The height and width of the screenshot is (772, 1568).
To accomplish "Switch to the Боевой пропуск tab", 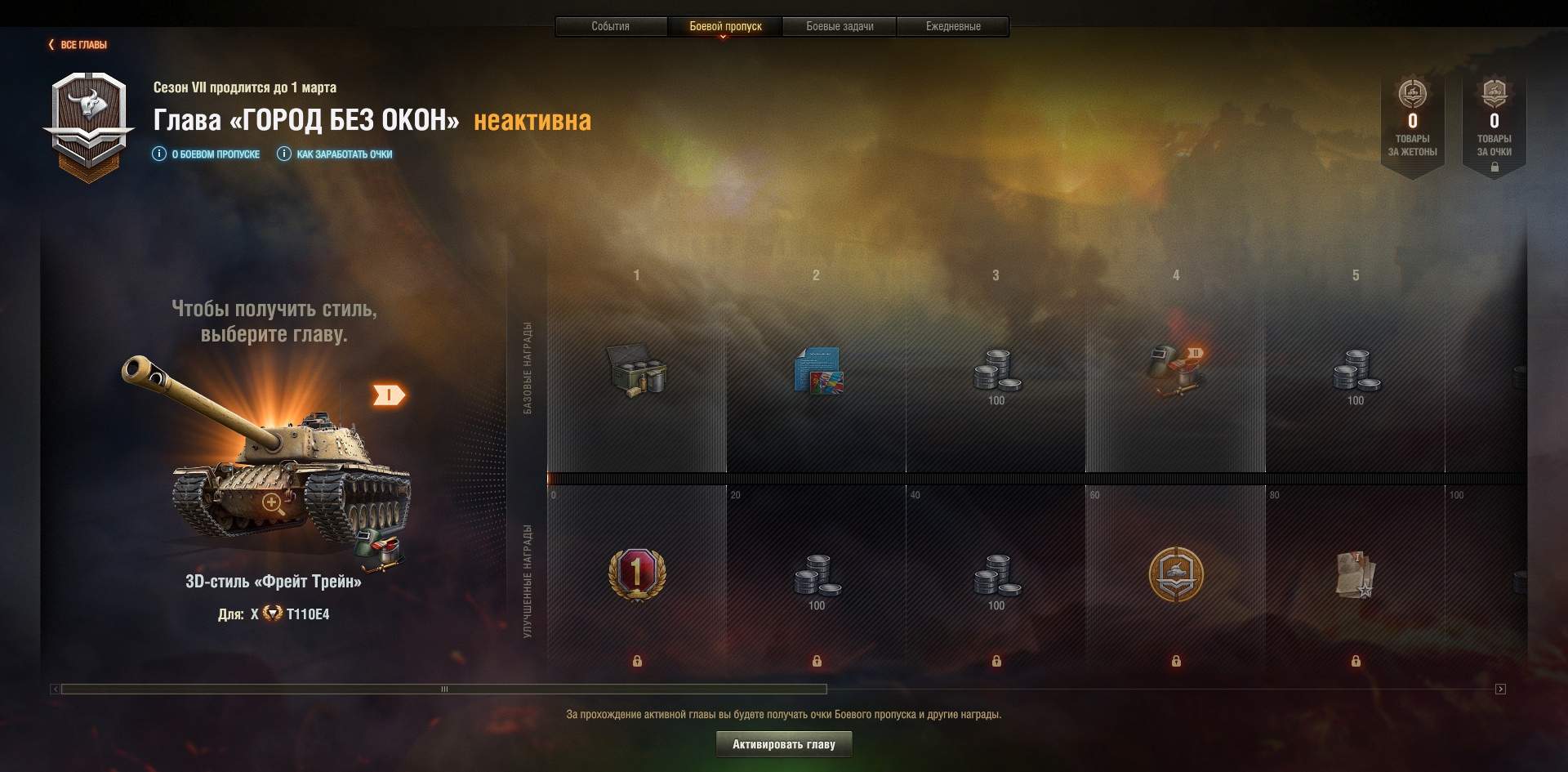I will coord(725,26).
